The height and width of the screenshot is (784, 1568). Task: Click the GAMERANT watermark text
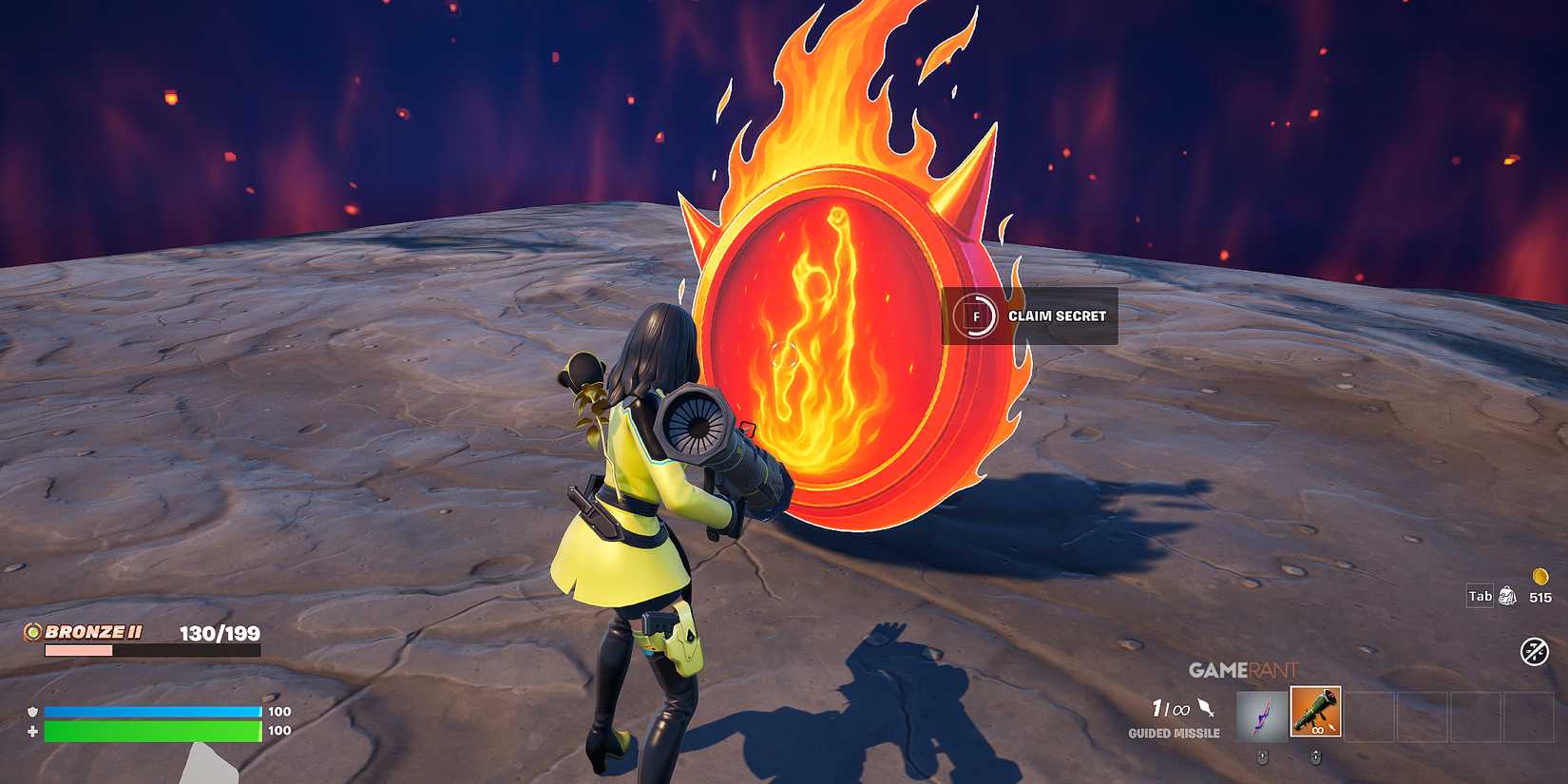point(1245,670)
